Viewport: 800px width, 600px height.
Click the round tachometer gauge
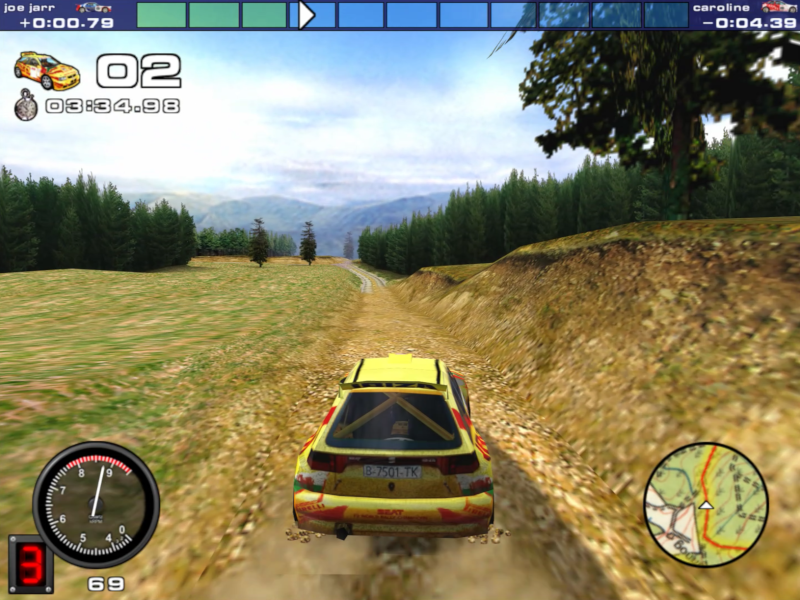pyautogui.click(x=95, y=504)
